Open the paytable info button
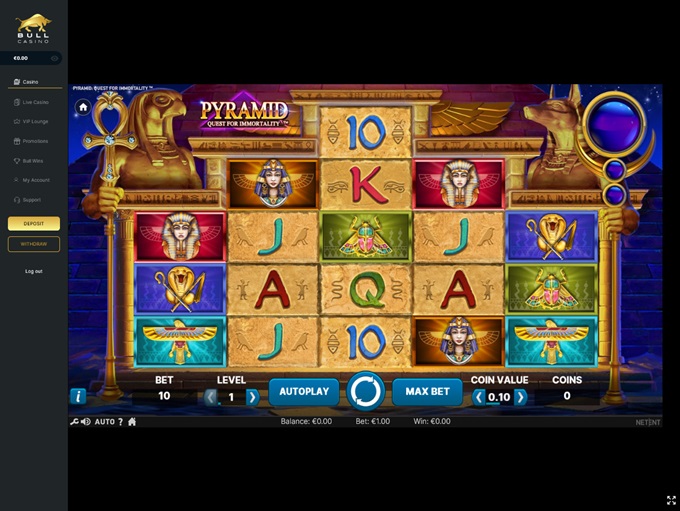The height and width of the screenshot is (511, 680). pyautogui.click(x=78, y=396)
